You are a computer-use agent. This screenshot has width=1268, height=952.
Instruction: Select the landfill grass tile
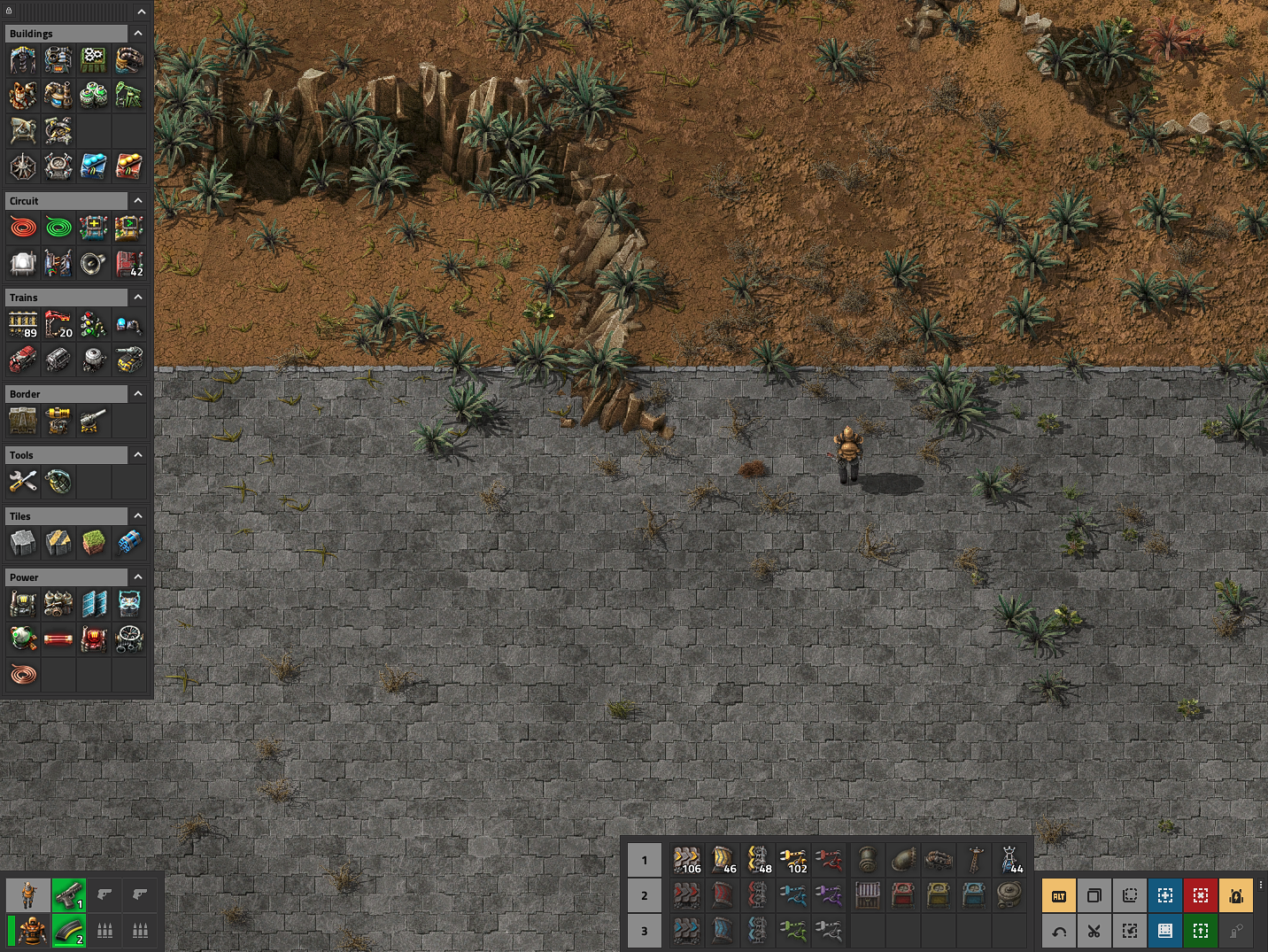tap(94, 543)
